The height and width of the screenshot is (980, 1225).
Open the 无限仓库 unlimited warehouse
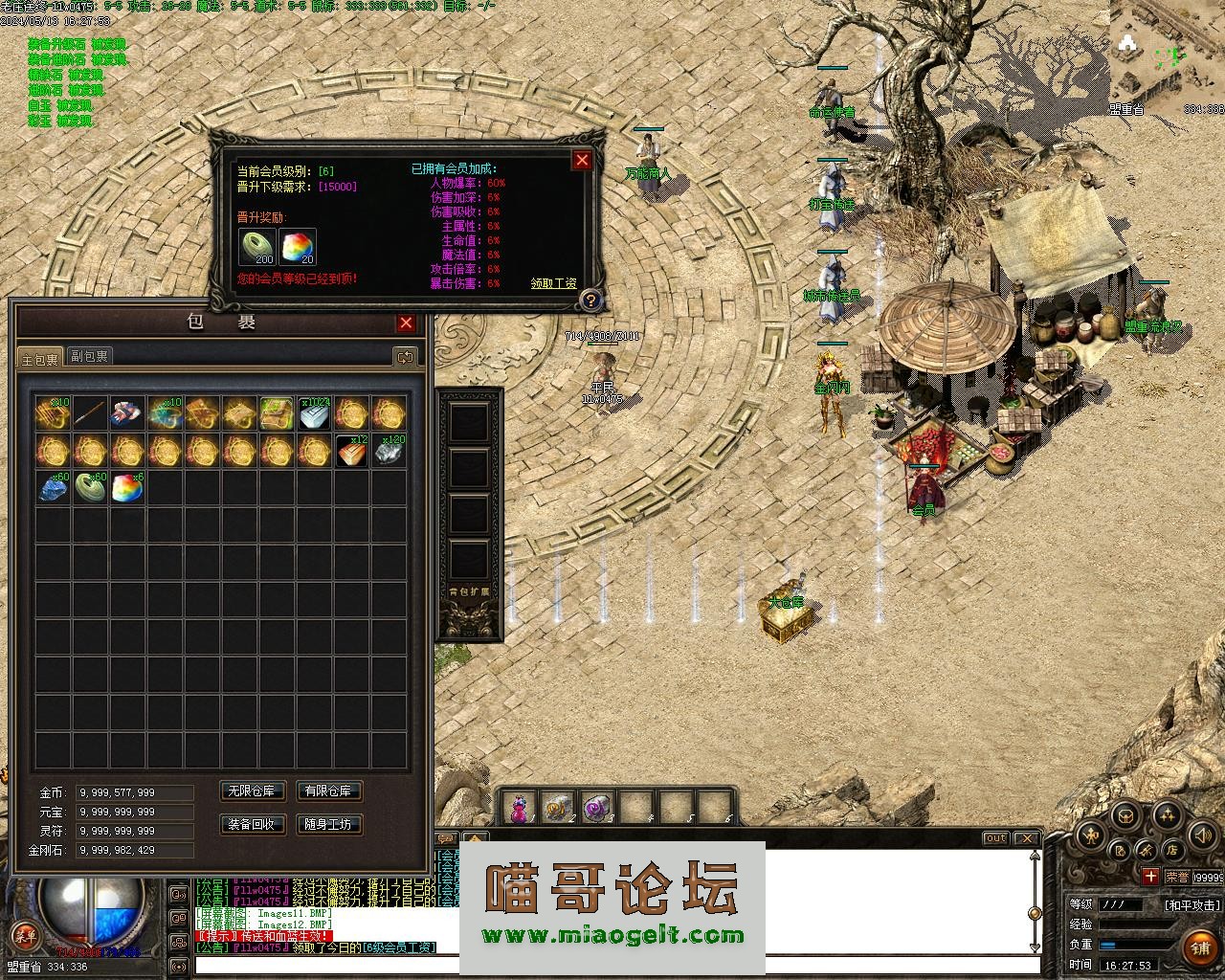[x=253, y=791]
